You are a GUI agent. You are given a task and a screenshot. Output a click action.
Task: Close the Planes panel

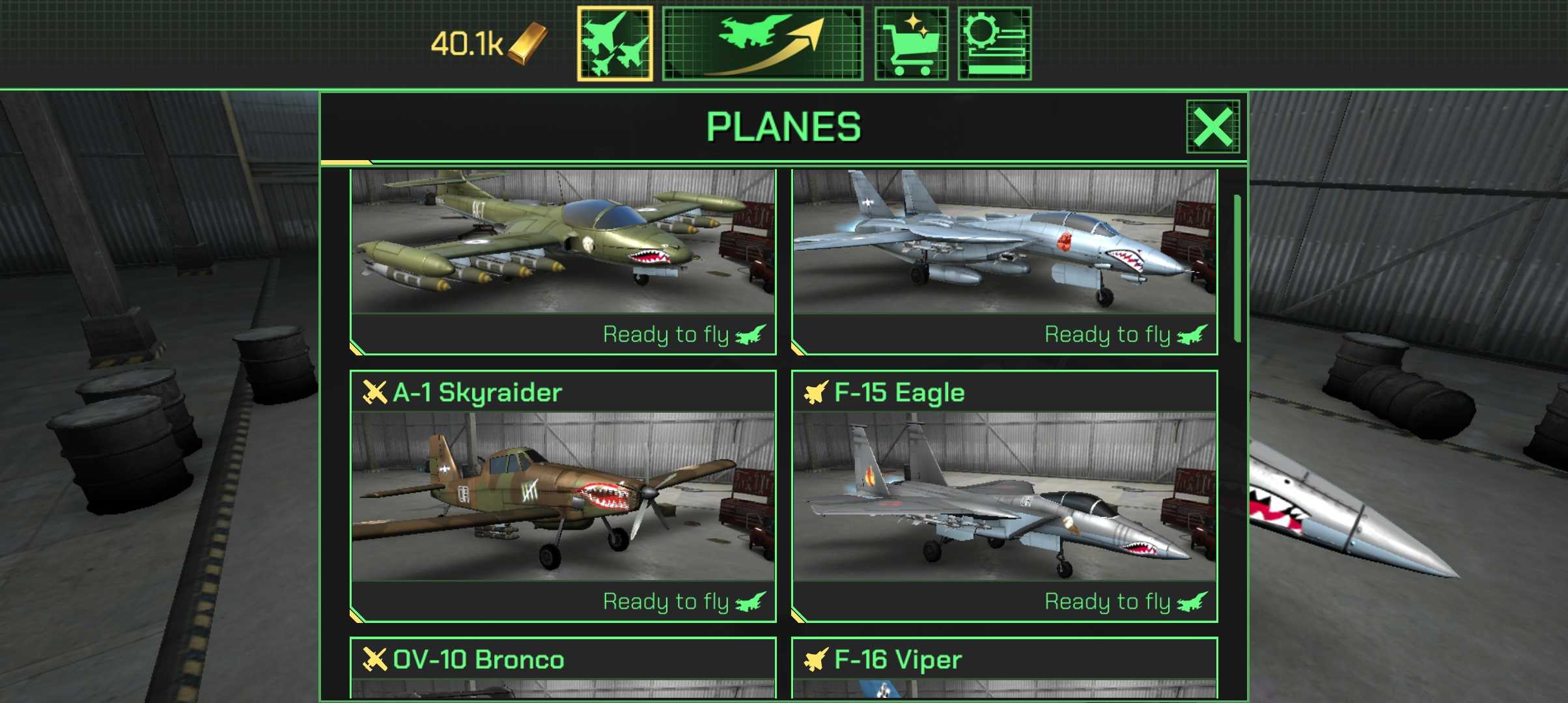tap(1212, 126)
